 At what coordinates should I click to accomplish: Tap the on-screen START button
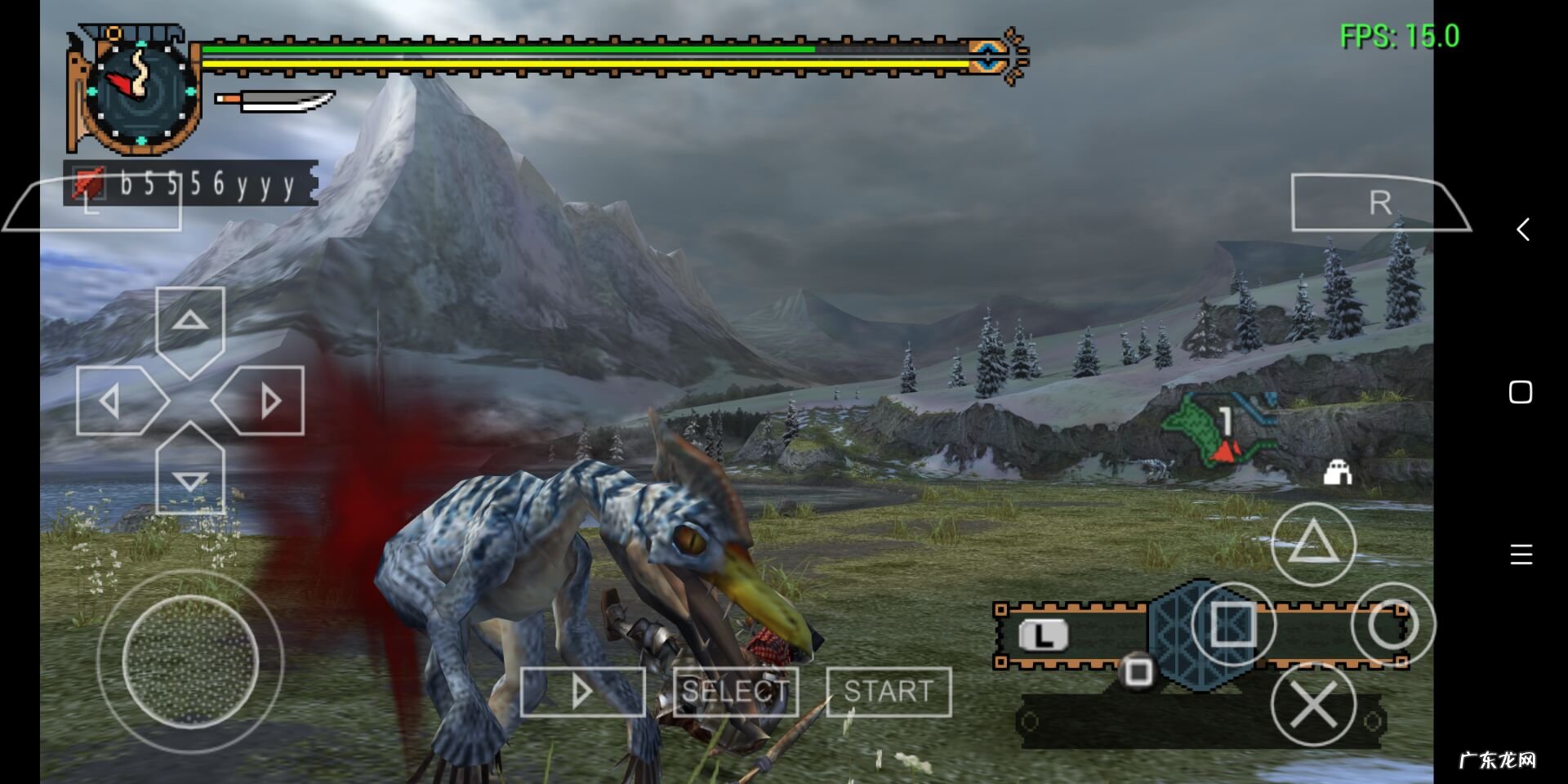tap(889, 692)
